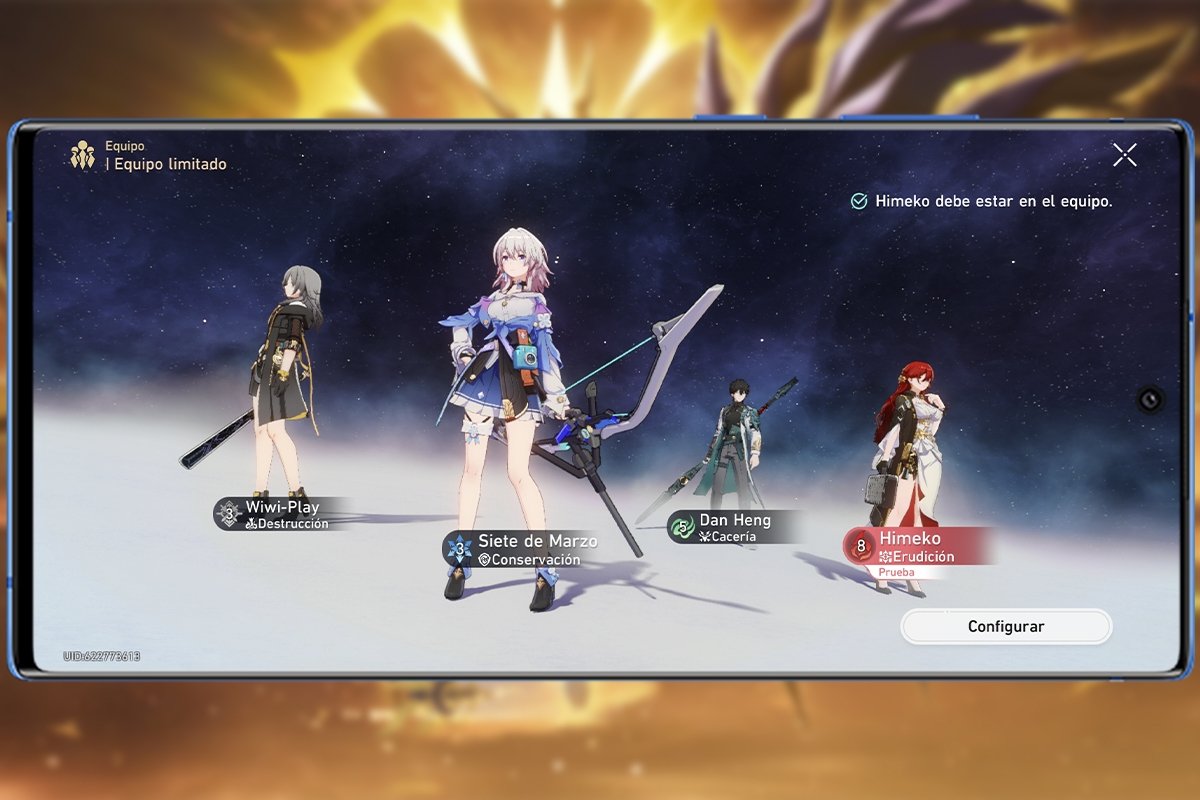Close the team screen with the X
Screen dimensions: 1200x800
click(x=1125, y=154)
